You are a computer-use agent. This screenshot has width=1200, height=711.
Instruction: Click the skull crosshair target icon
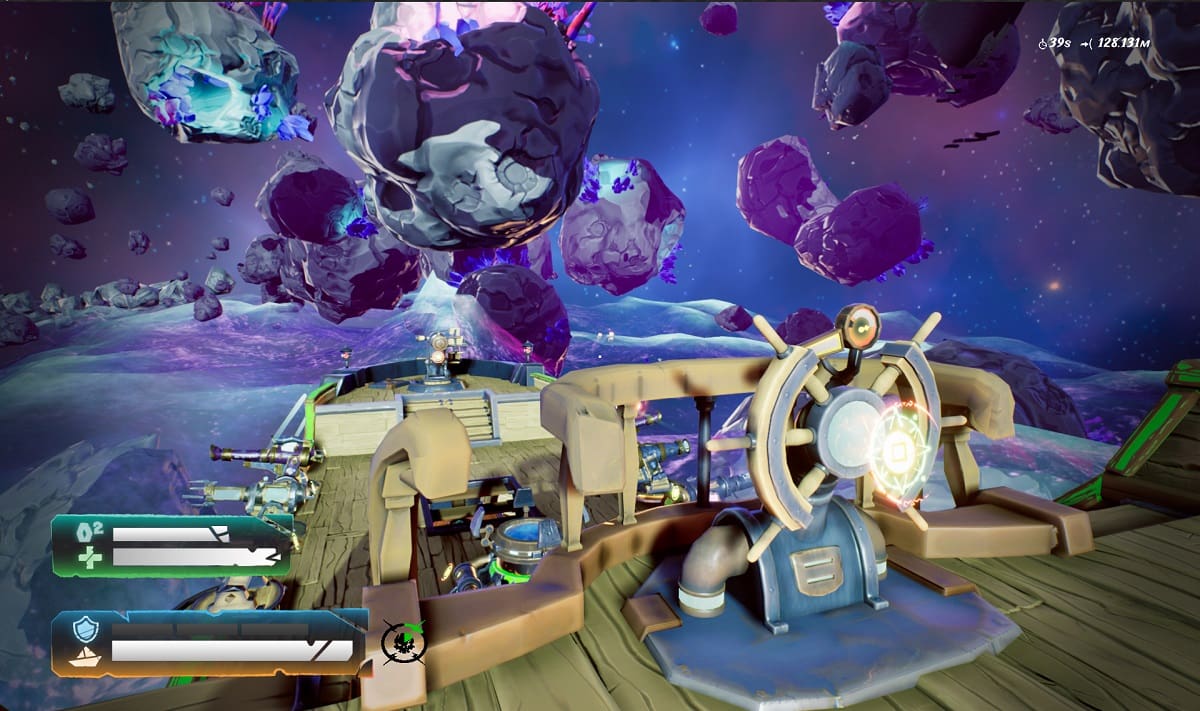pos(404,642)
